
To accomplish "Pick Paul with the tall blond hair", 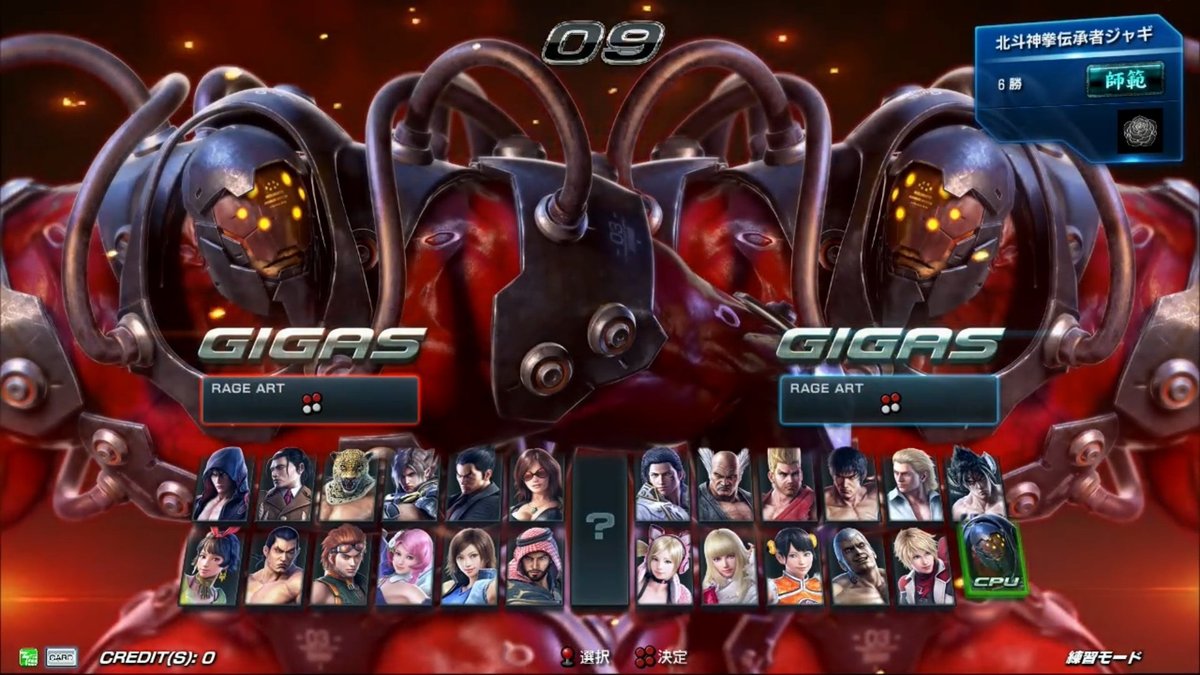I will click(790, 485).
